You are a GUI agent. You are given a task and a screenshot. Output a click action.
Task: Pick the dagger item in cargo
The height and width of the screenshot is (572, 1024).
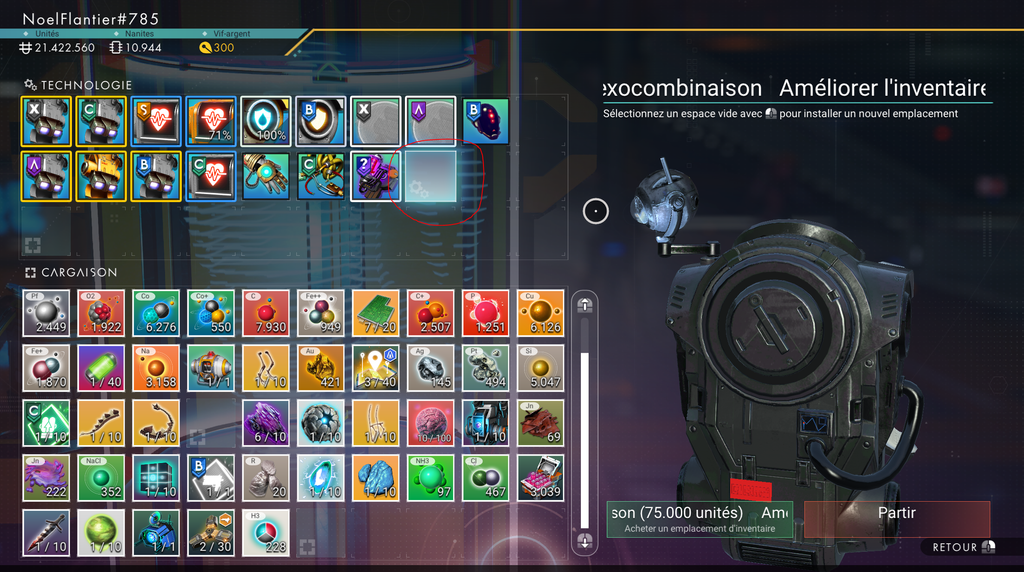(x=46, y=533)
